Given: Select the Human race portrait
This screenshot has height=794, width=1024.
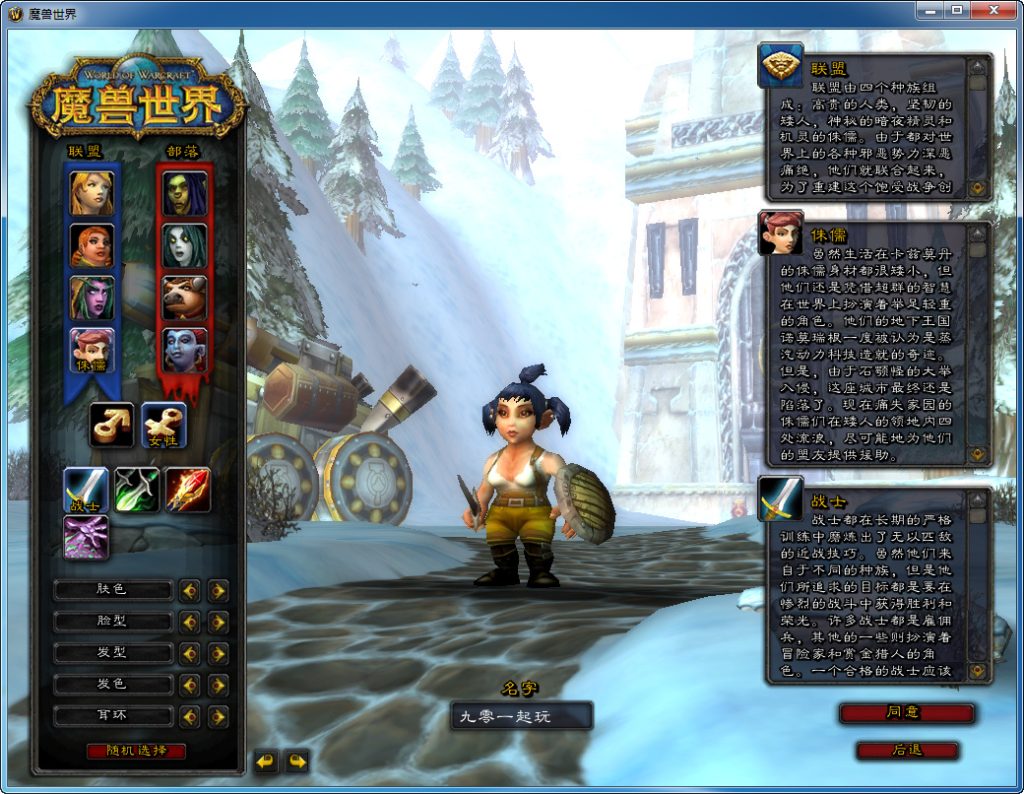Looking at the screenshot, I should click(91, 193).
